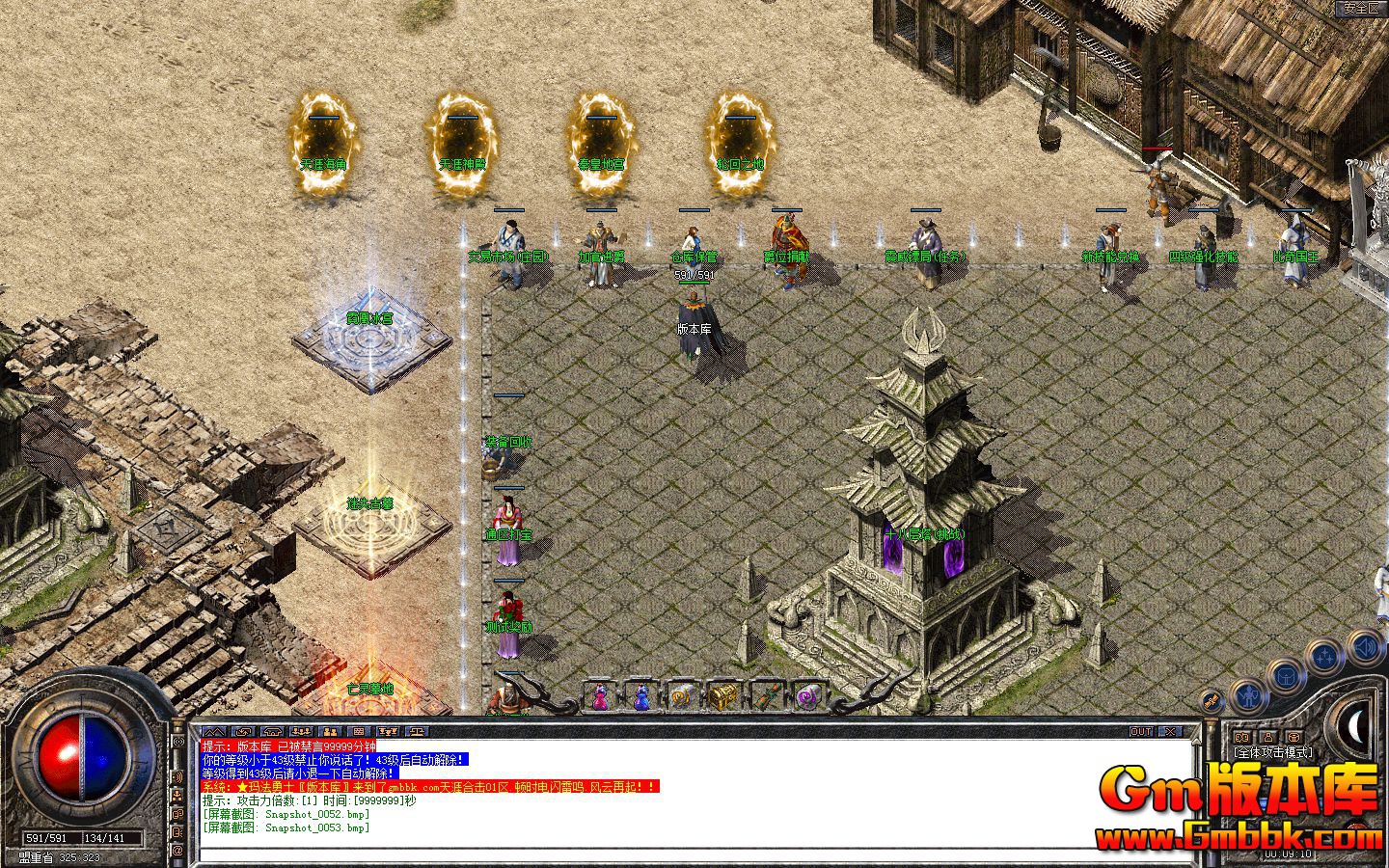The height and width of the screenshot is (868, 1389).
Task: Open the character status icon showing a warrior
Action: click(1248, 694)
